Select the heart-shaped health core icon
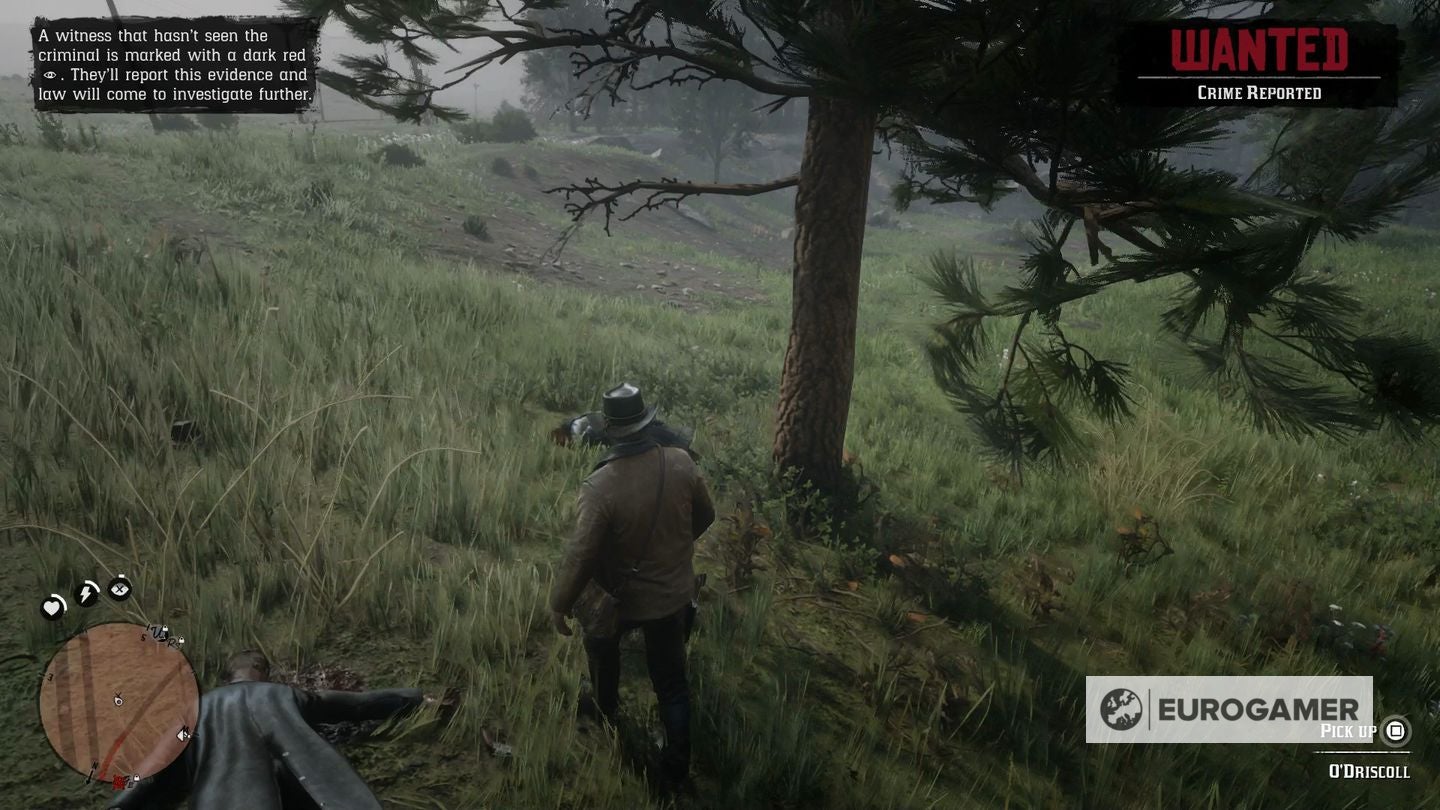This screenshot has height=810, width=1440. [52, 606]
